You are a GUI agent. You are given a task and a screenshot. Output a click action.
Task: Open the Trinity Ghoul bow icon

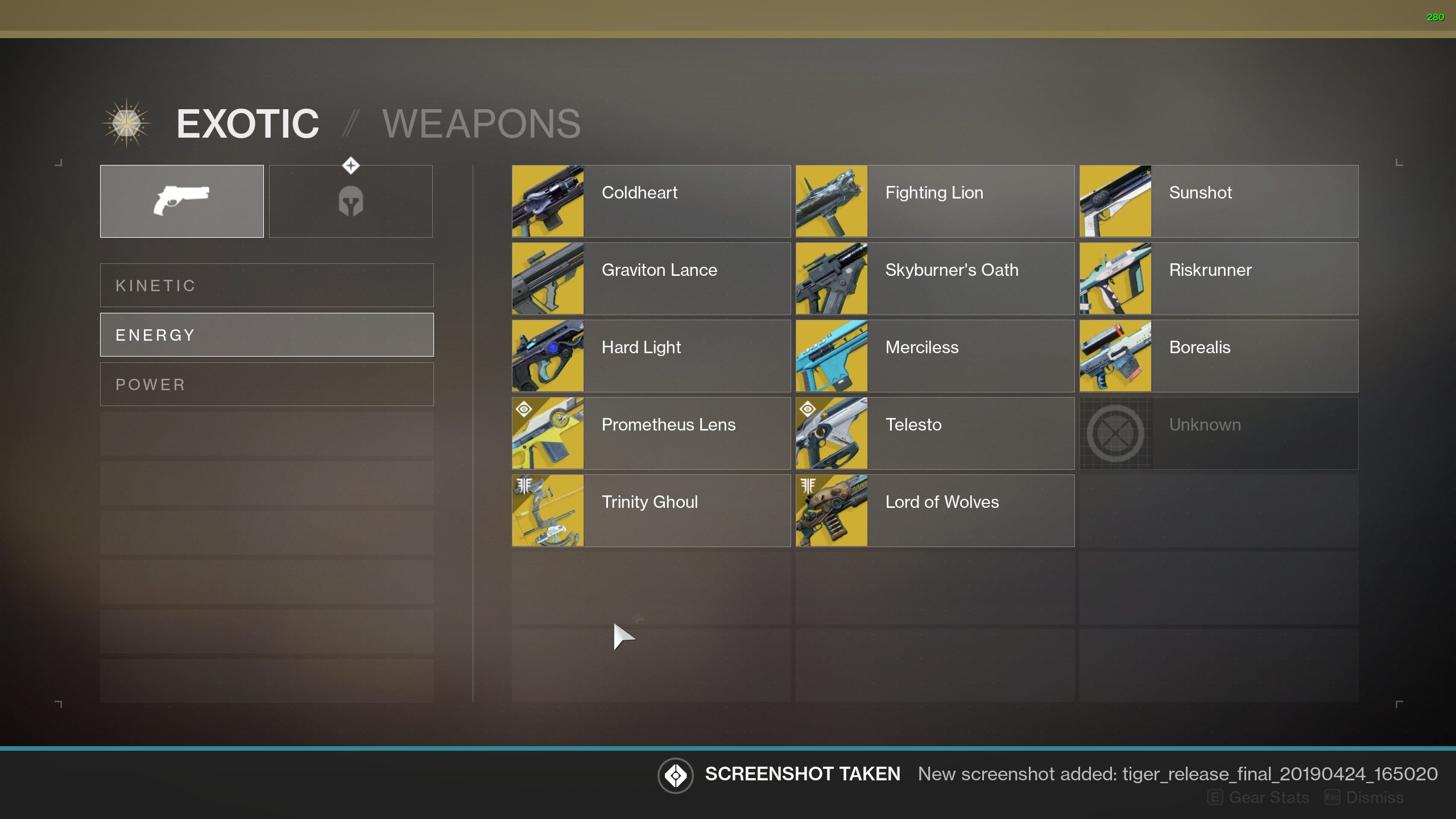point(548,510)
